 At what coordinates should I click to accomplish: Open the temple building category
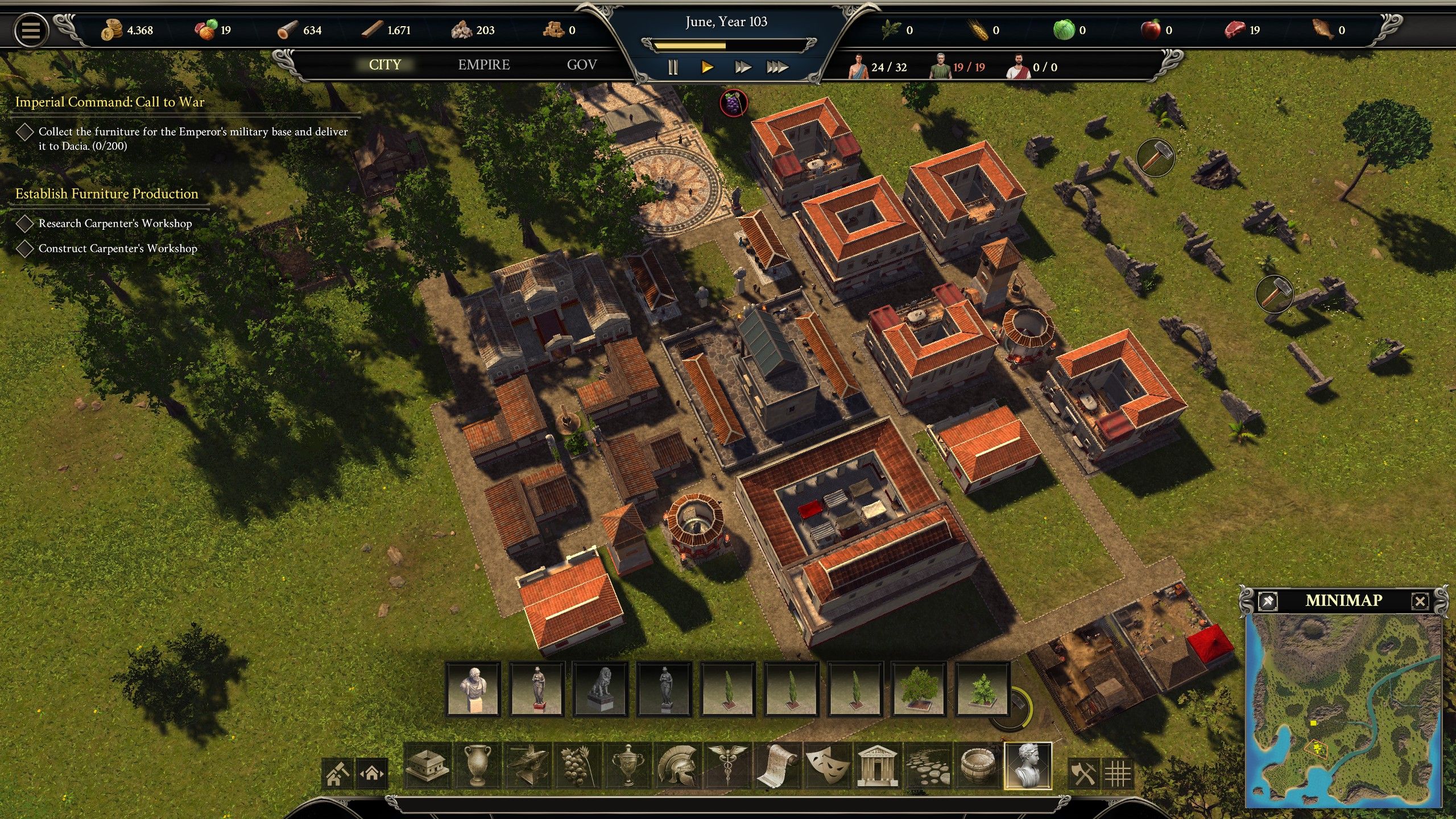[876, 766]
